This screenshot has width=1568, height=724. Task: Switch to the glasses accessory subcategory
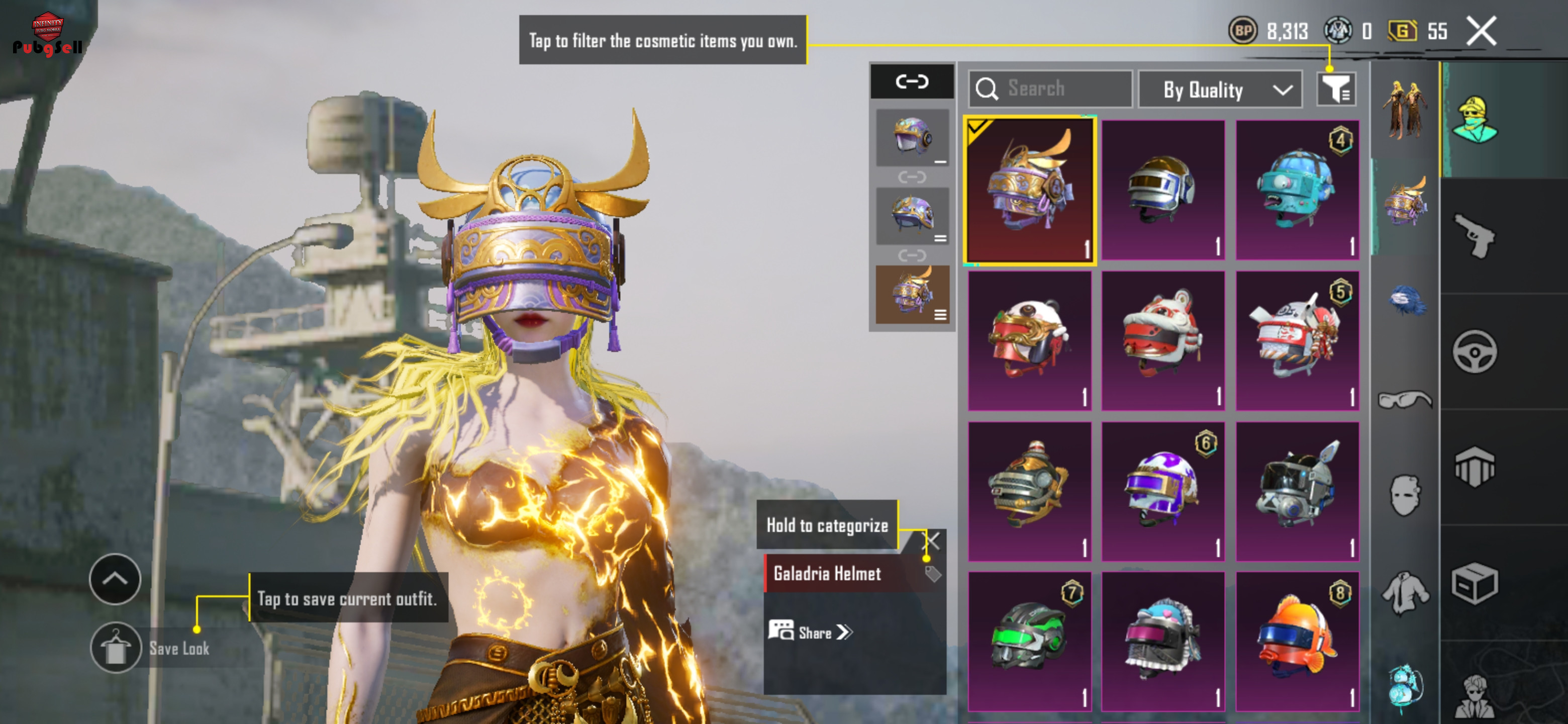pos(1404,399)
